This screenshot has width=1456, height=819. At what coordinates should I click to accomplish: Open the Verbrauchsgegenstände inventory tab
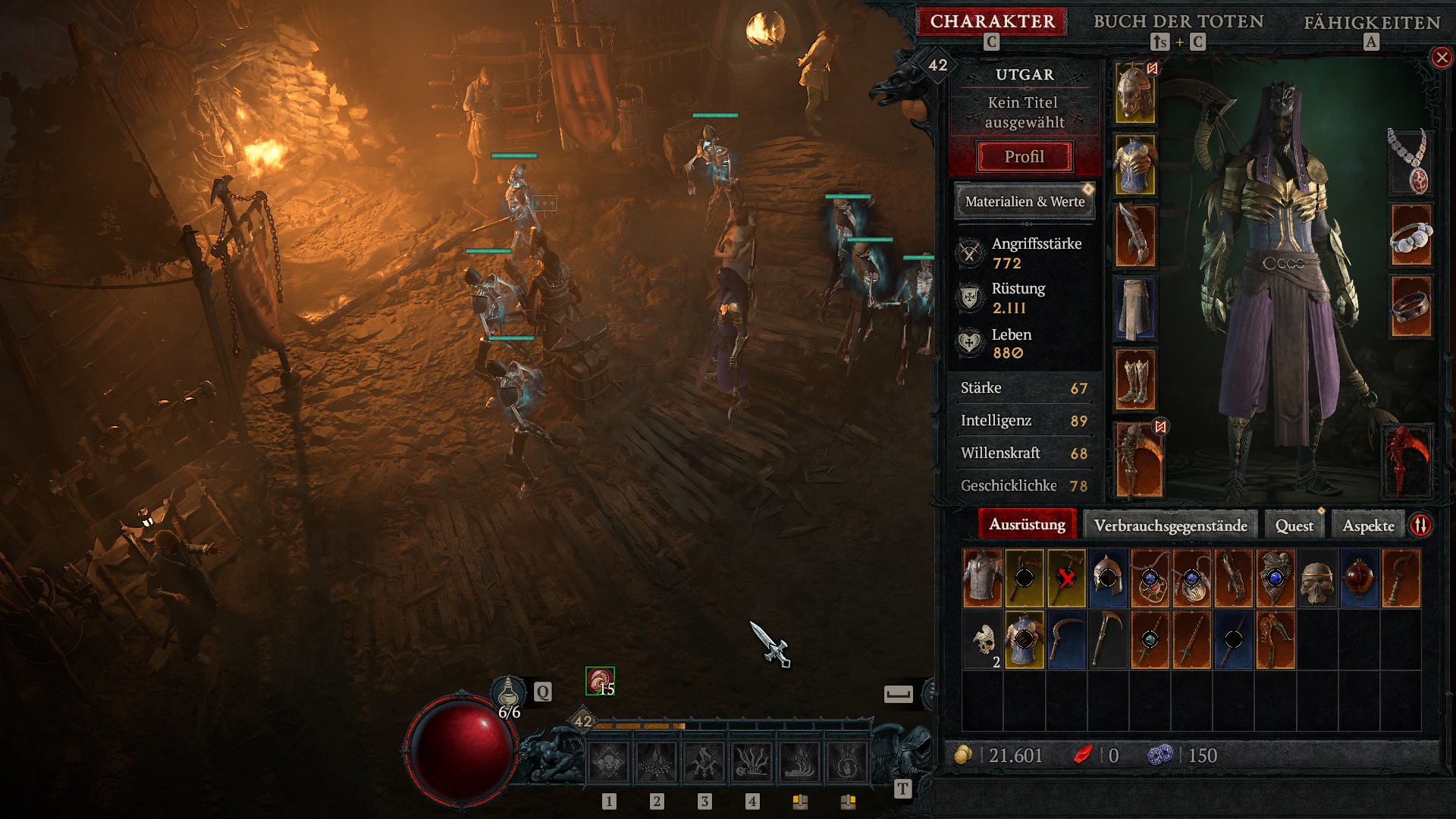click(x=1170, y=526)
